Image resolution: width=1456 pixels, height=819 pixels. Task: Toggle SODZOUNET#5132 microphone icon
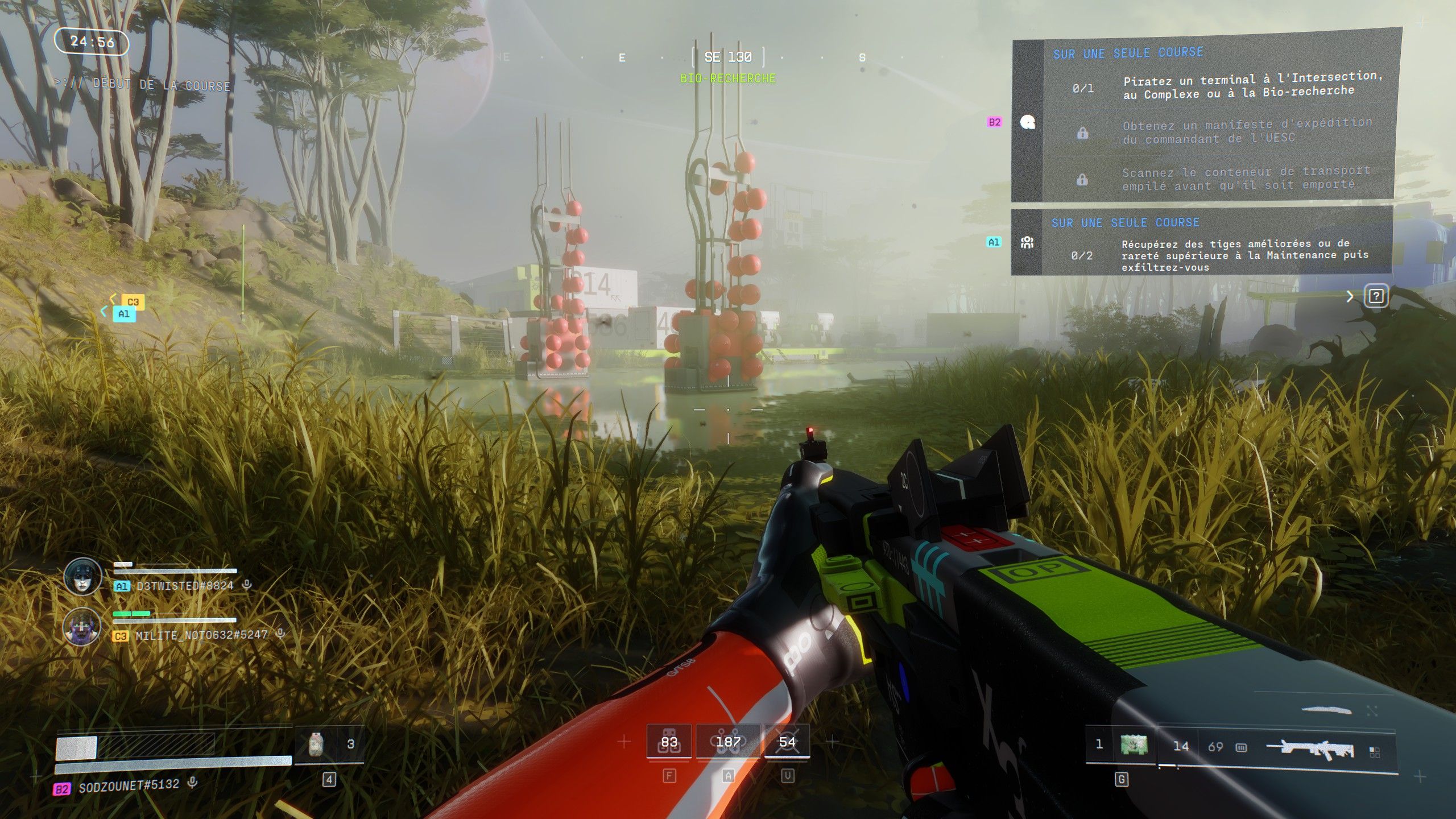pos(193,783)
